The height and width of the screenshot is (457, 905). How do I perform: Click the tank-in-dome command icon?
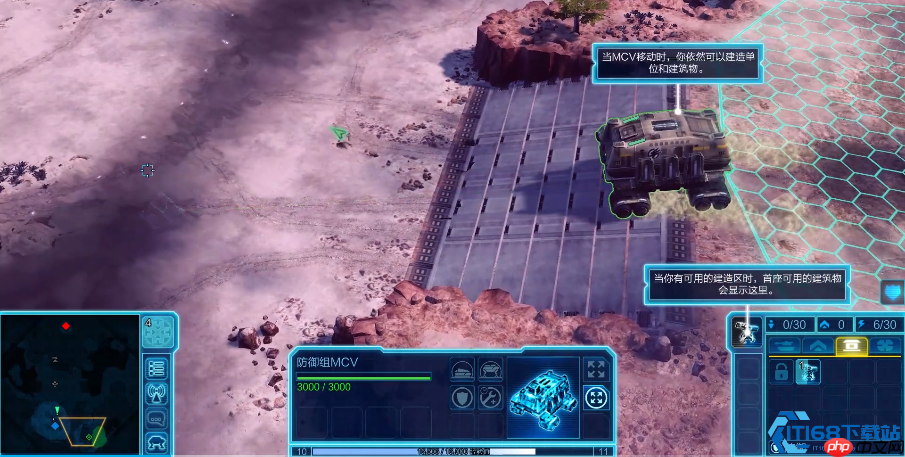tap(461, 369)
